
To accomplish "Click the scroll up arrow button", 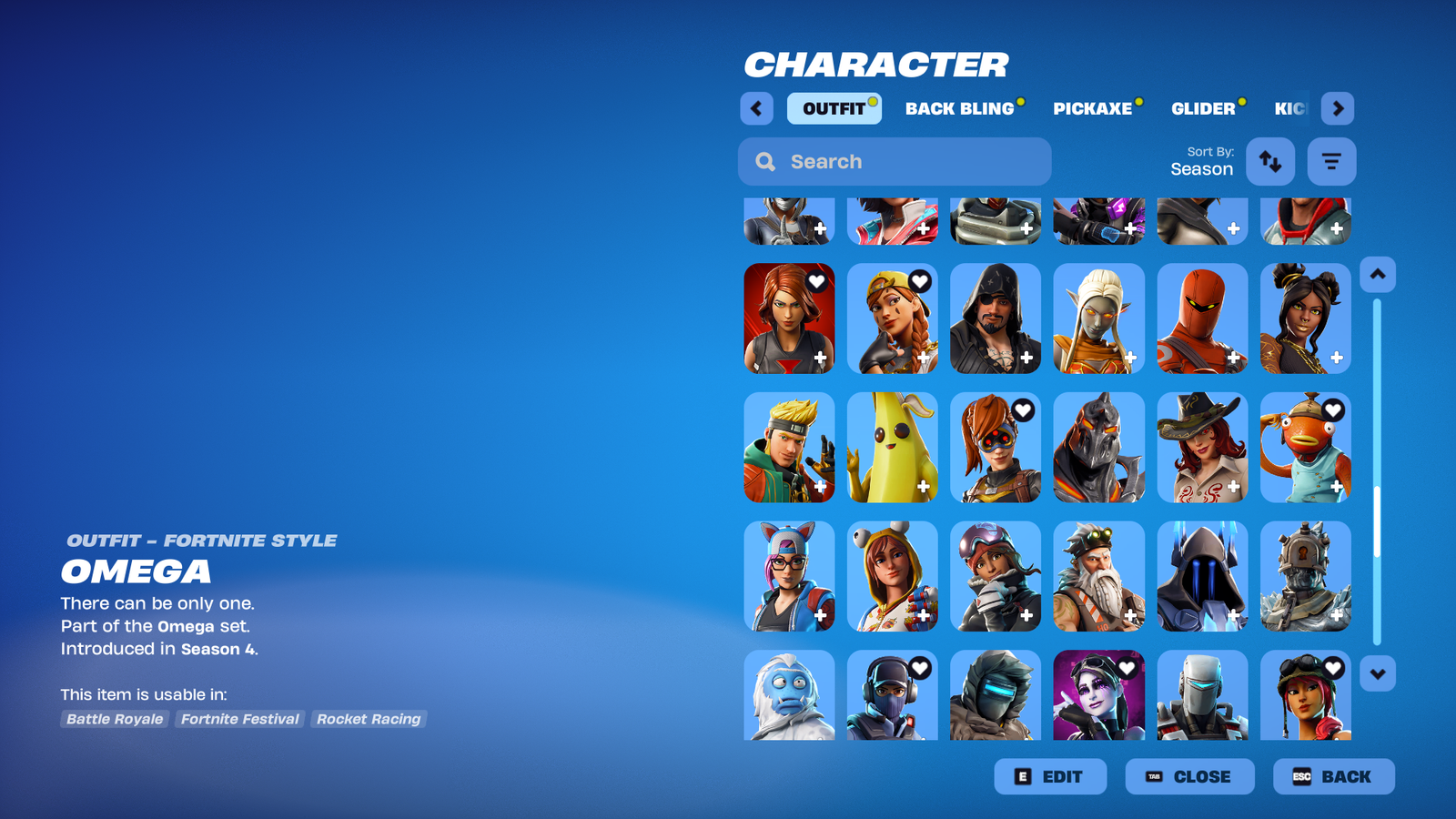I will point(1377,274).
